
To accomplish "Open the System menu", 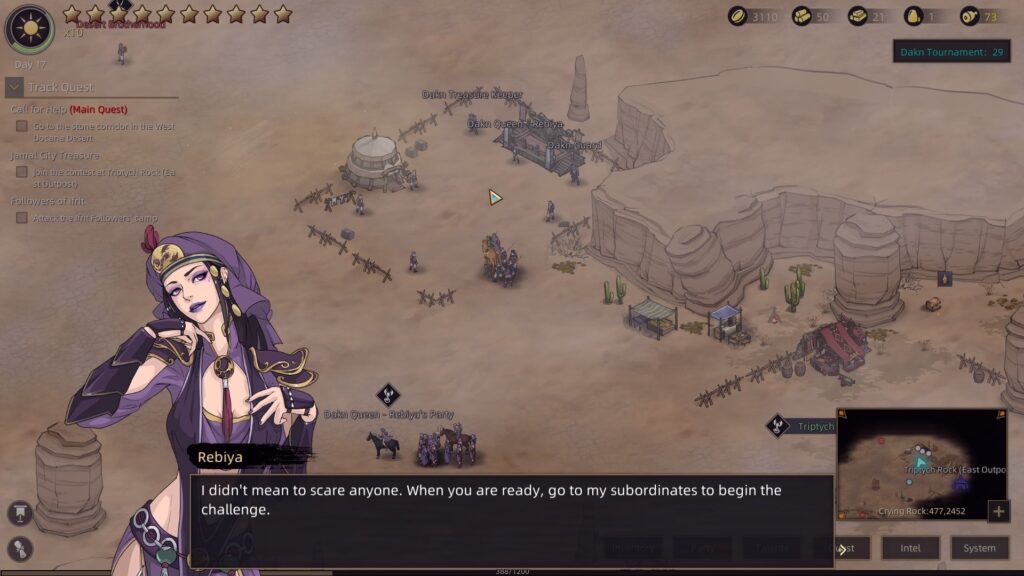I will [x=979, y=548].
